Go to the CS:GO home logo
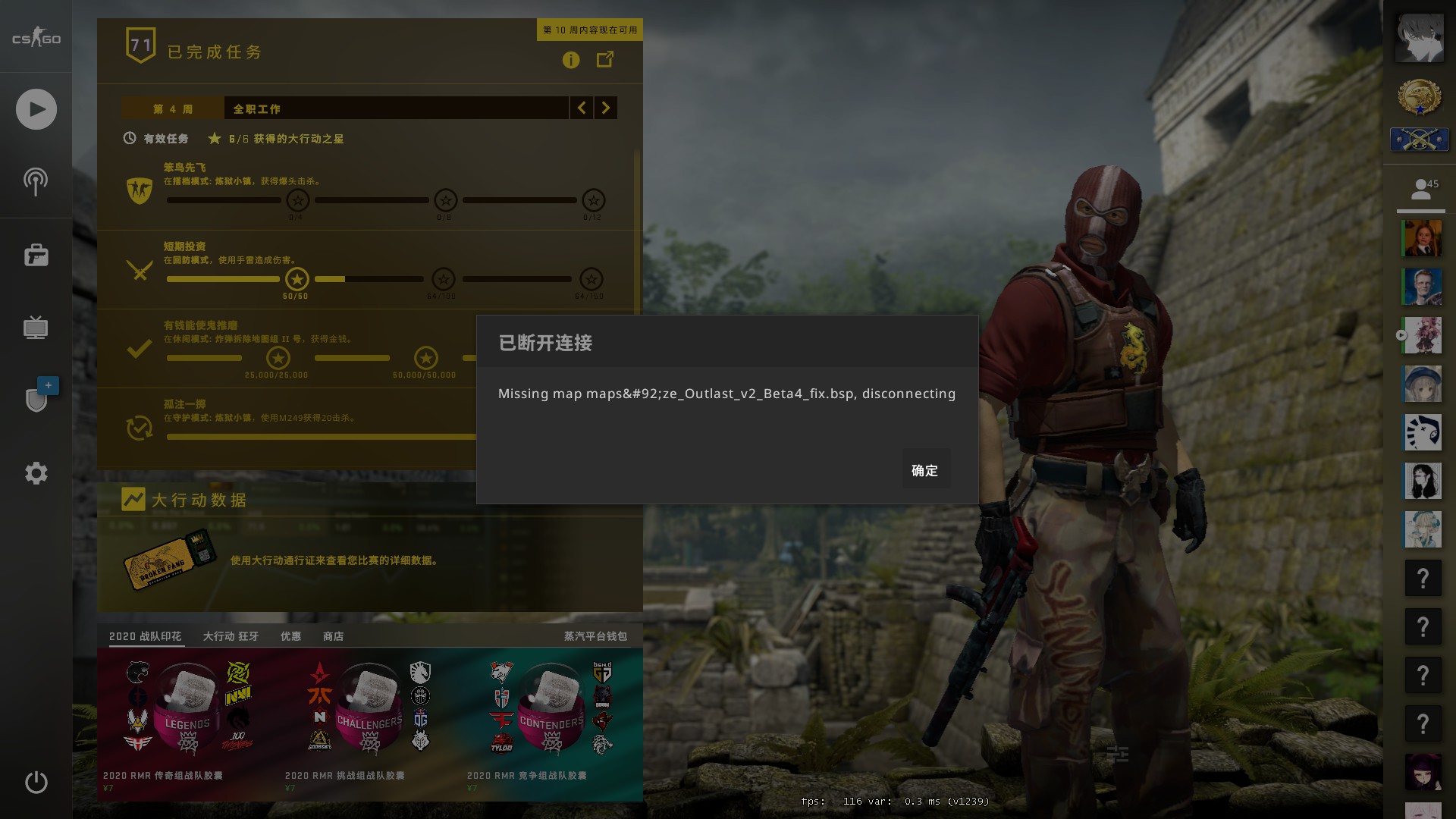Image resolution: width=1456 pixels, height=819 pixels. coord(36,39)
